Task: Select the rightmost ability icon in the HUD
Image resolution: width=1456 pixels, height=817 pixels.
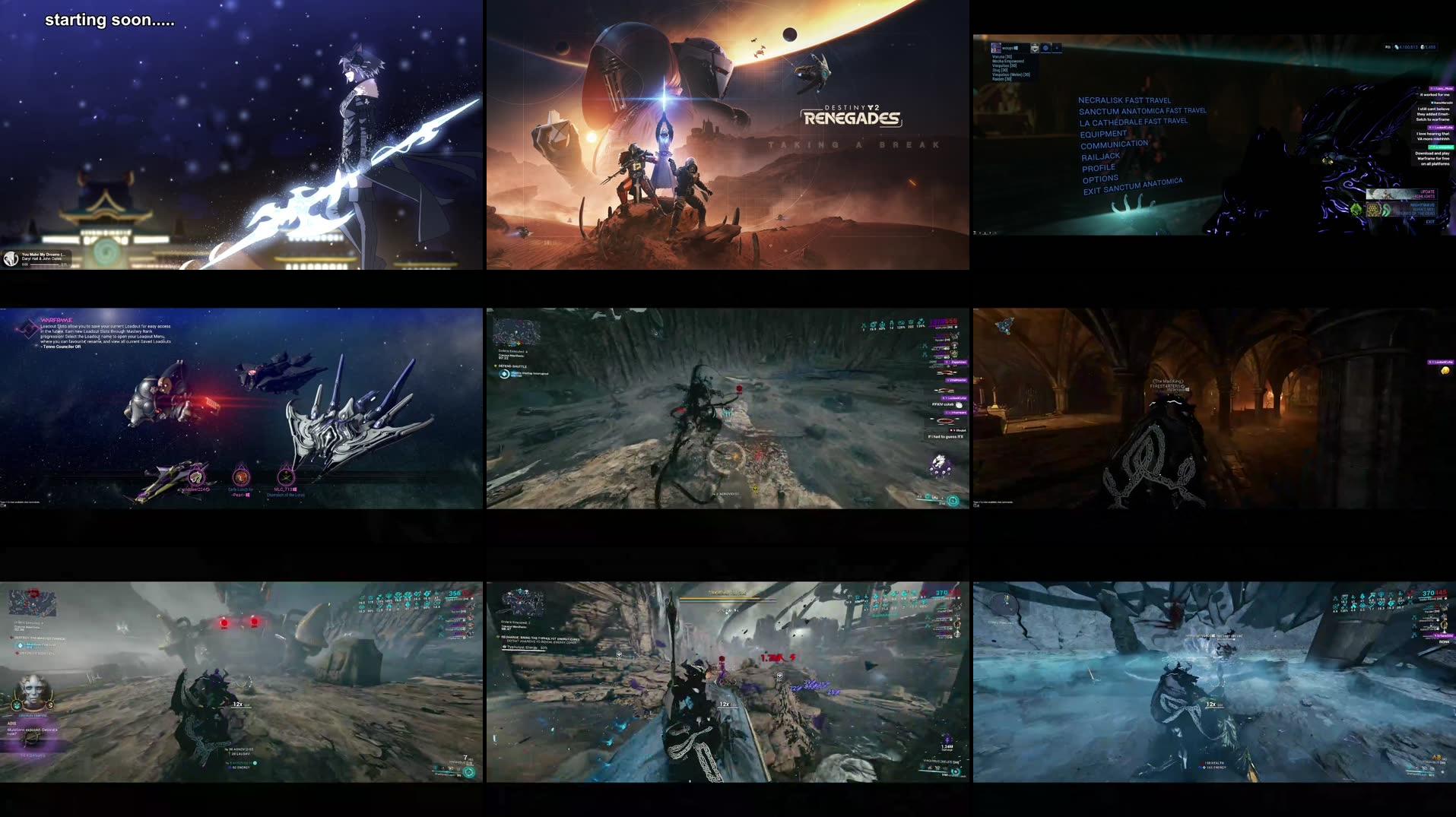Action: [954, 501]
